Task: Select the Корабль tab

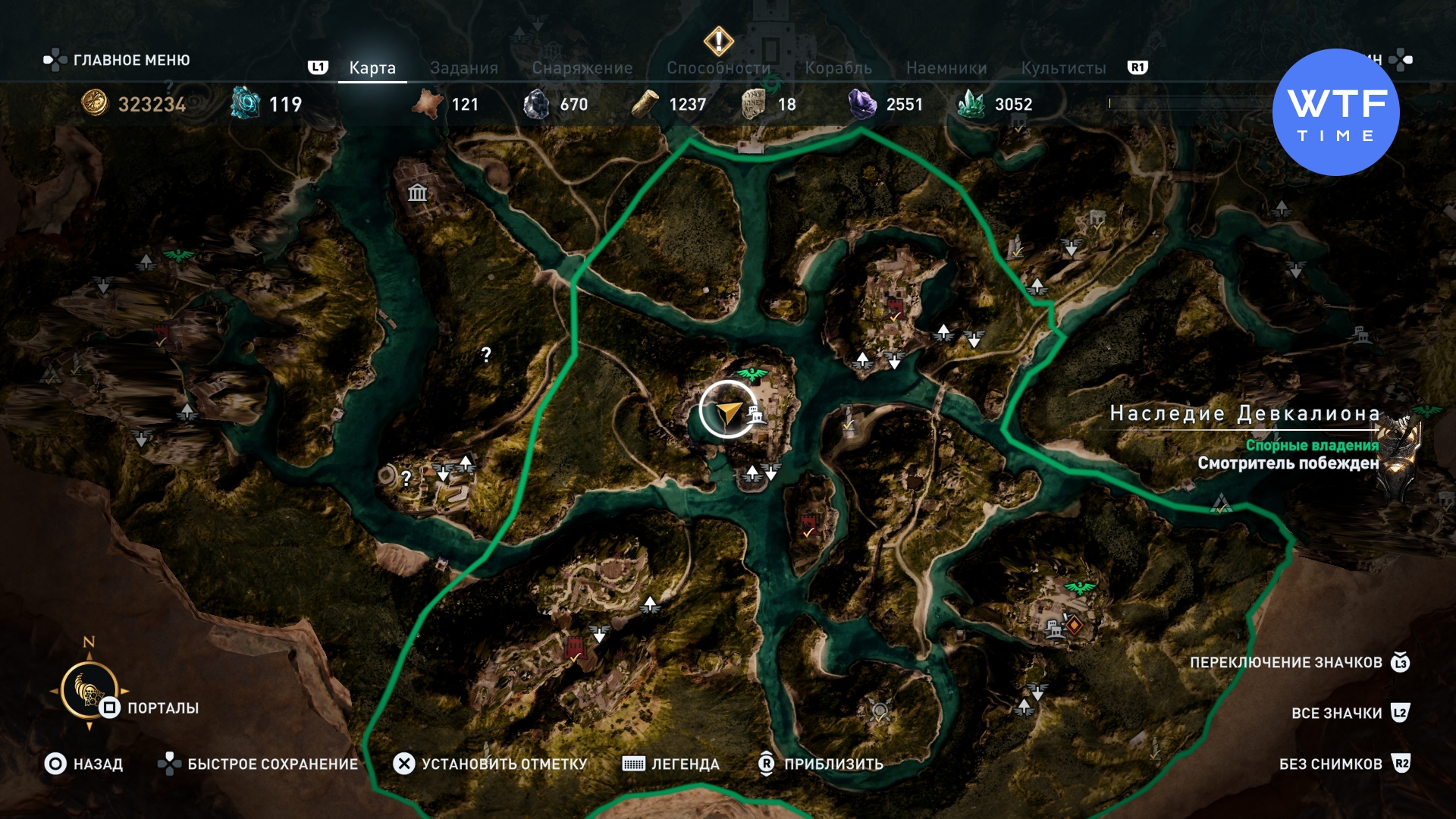Action: point(838,68)
